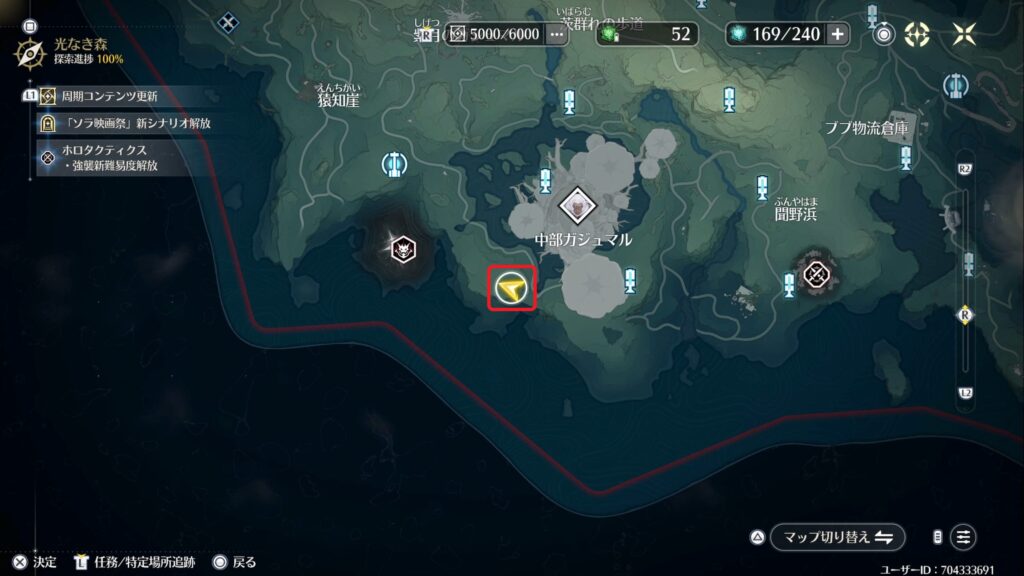Close the map with the X icon
The height and width of the screenshot is (576, 1024).
pos(964,34)
